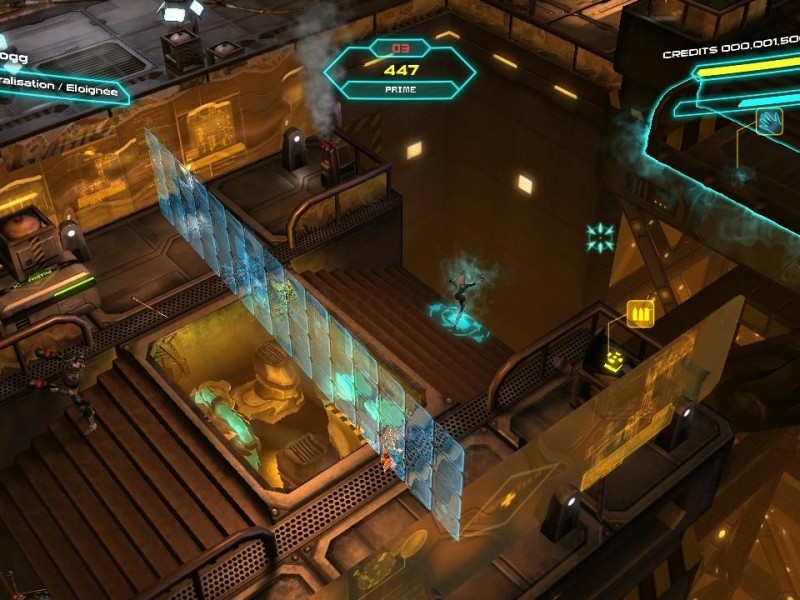This screenshot has width=800, height=600.
Task: Click the yellow ammo pickup marker icon
Action: [x=640, y=312]
